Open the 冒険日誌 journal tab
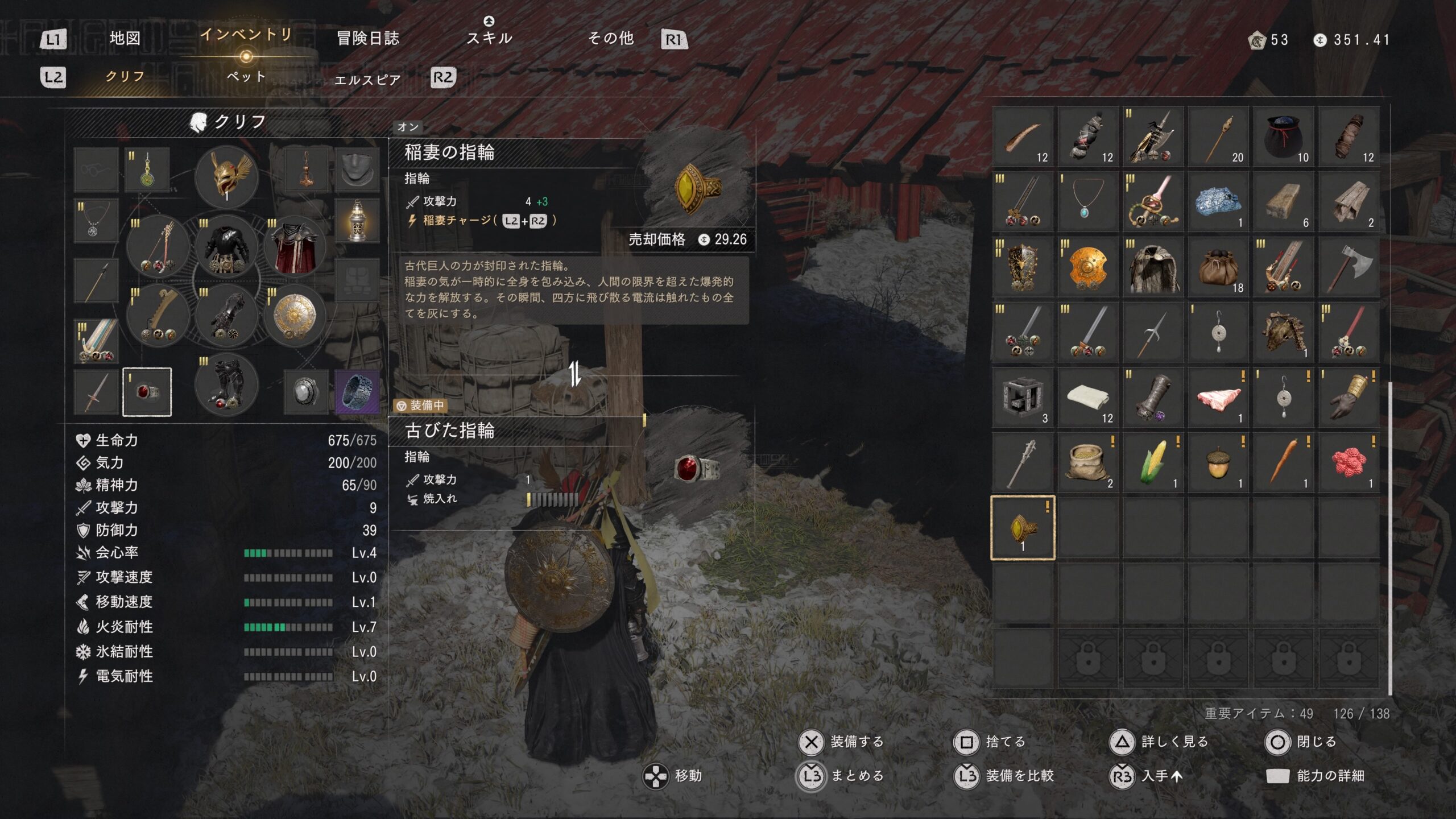1456x819 pixels. tap(368, 39)
